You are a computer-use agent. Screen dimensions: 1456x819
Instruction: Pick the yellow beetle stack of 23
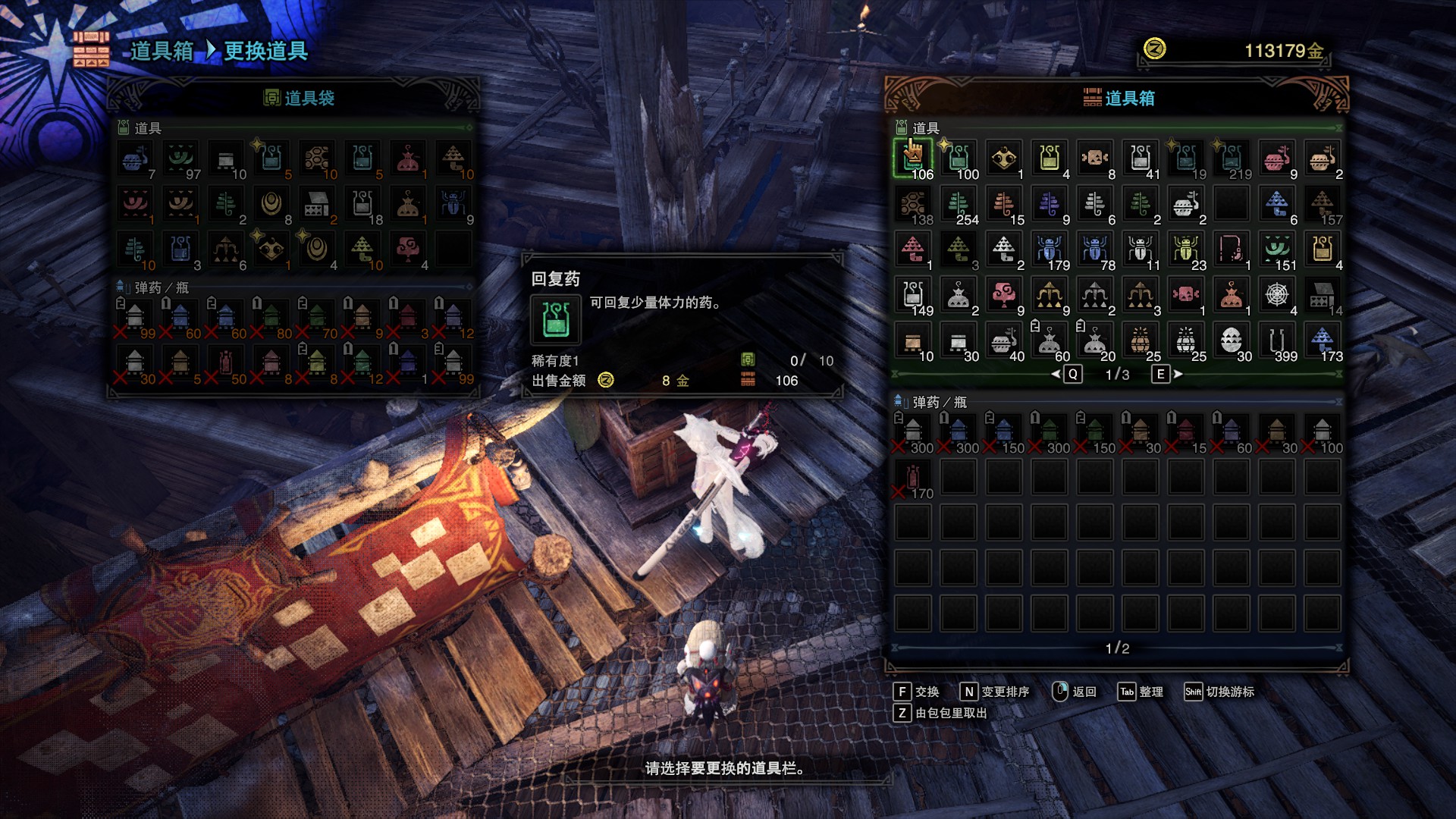coord(1186,250)
